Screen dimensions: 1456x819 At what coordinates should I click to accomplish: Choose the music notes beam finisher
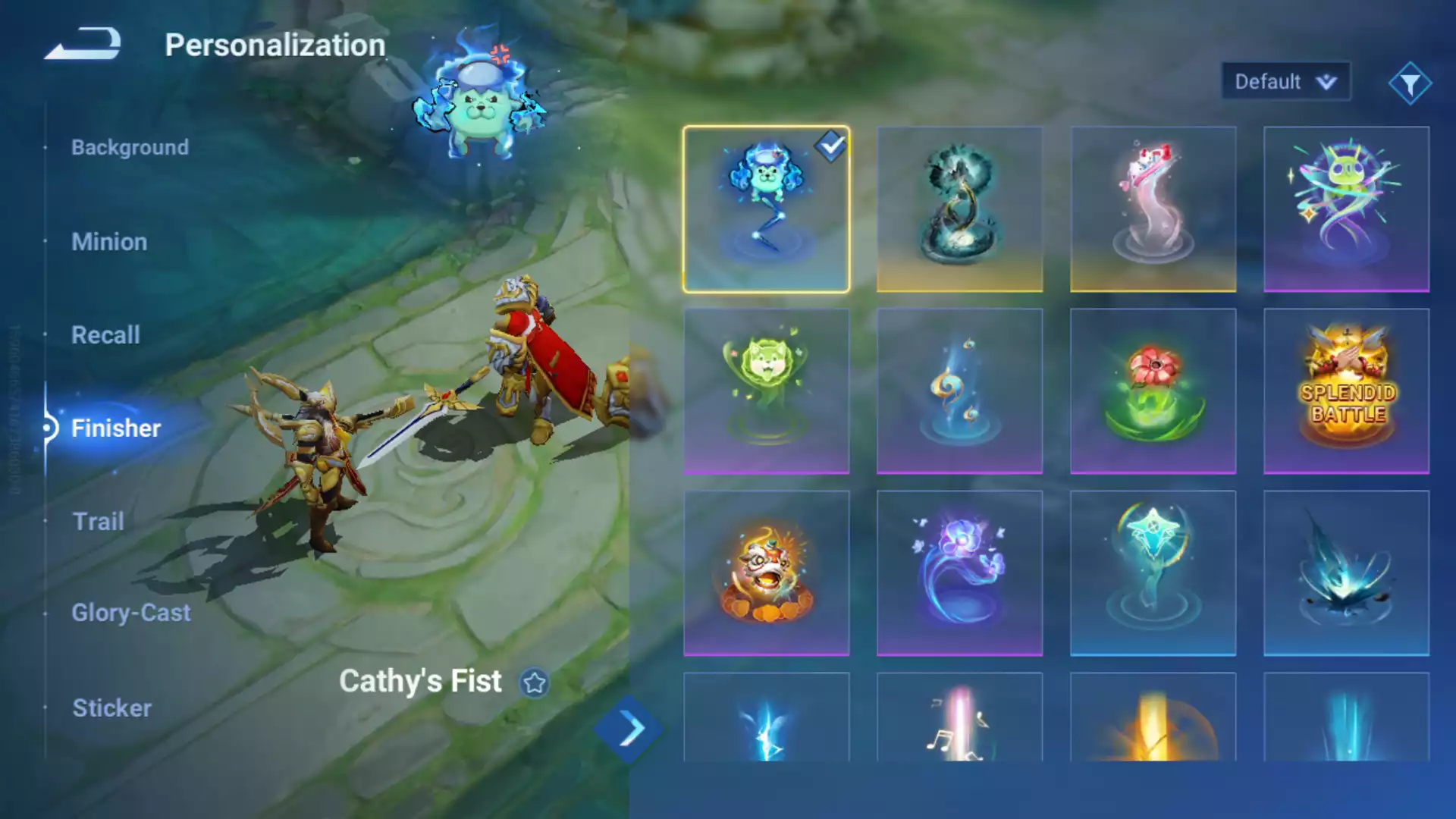959,717
